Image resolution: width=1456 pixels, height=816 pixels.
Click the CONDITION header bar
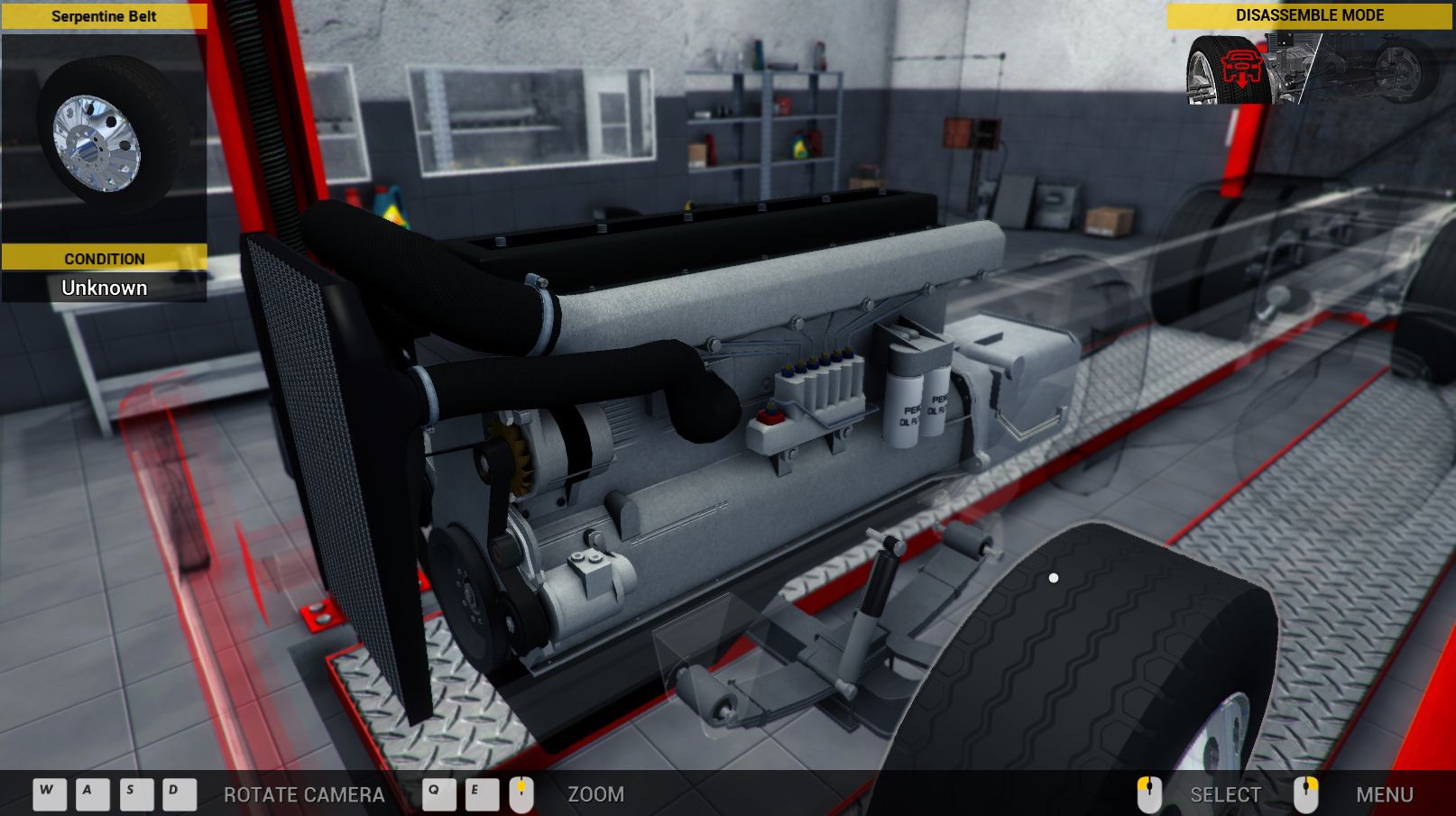coord(105,259)
